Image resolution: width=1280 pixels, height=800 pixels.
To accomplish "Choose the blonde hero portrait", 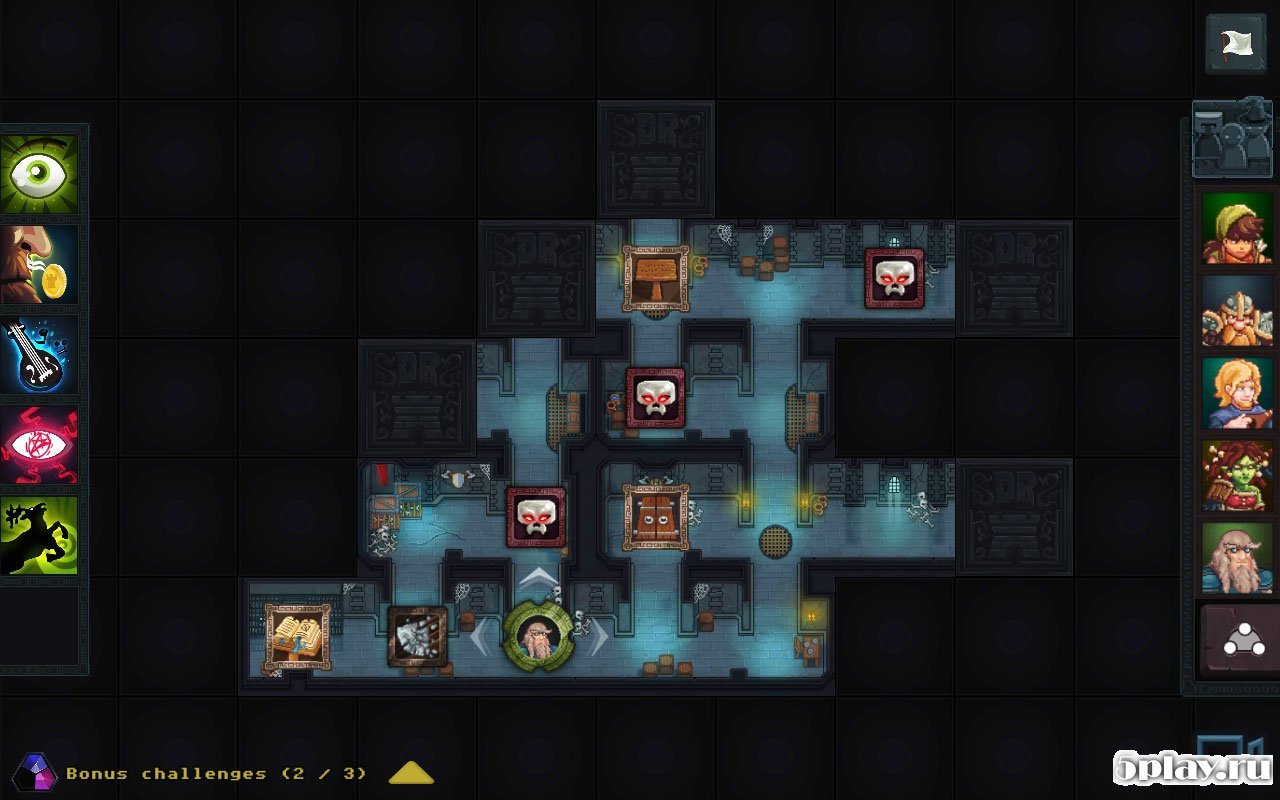I will [1238, 393].
